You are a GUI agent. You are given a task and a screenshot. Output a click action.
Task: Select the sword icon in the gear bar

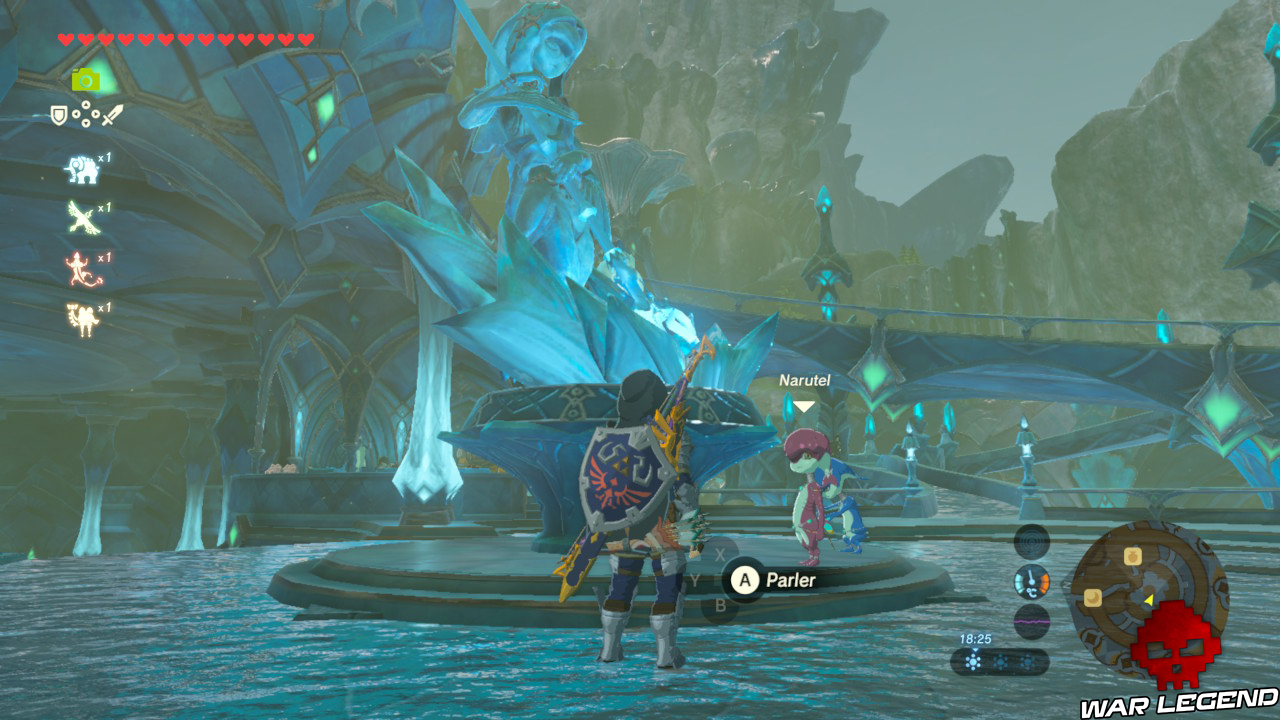[112, 114]
